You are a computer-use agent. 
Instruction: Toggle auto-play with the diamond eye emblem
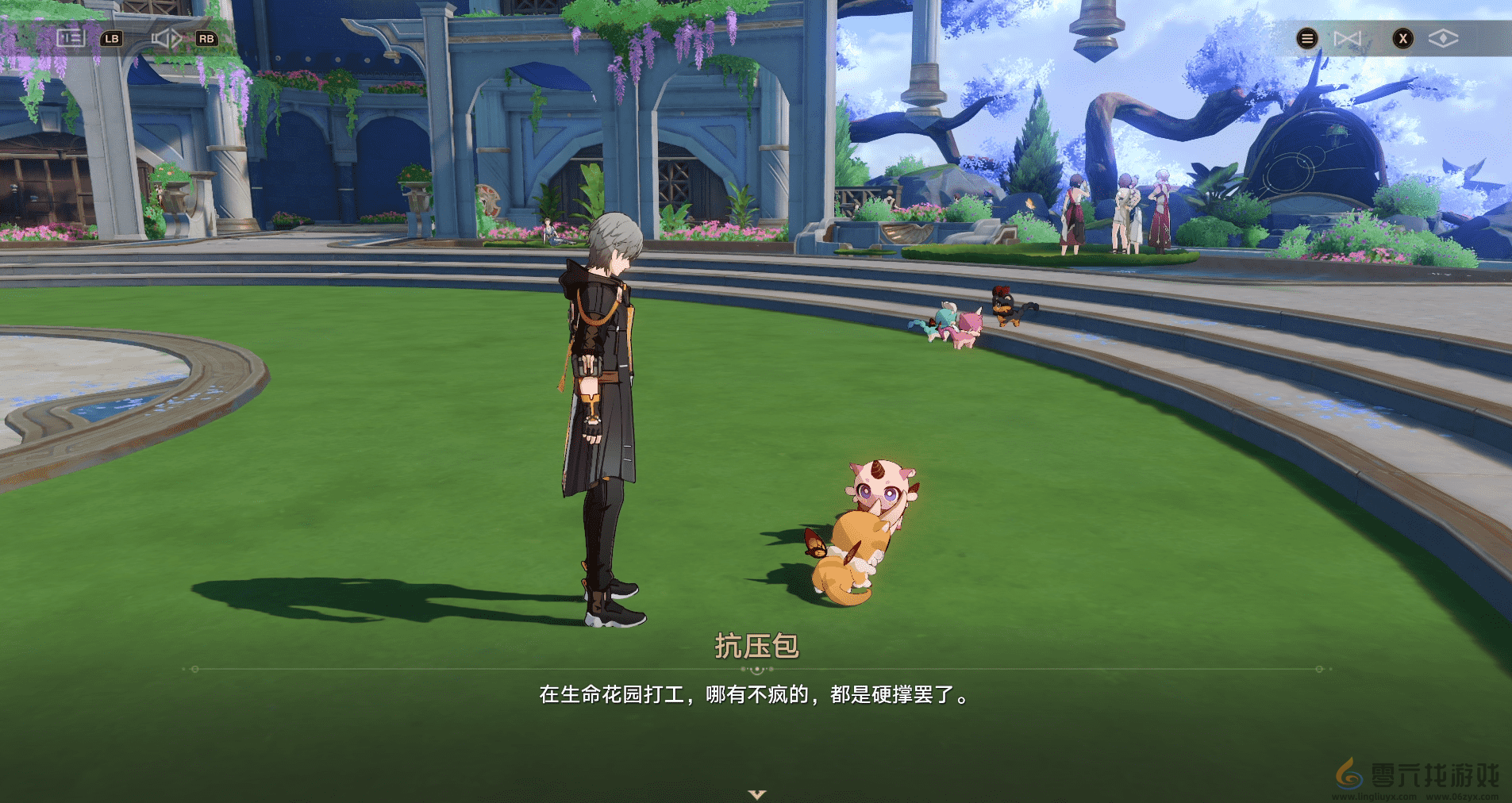point(1445,37)
